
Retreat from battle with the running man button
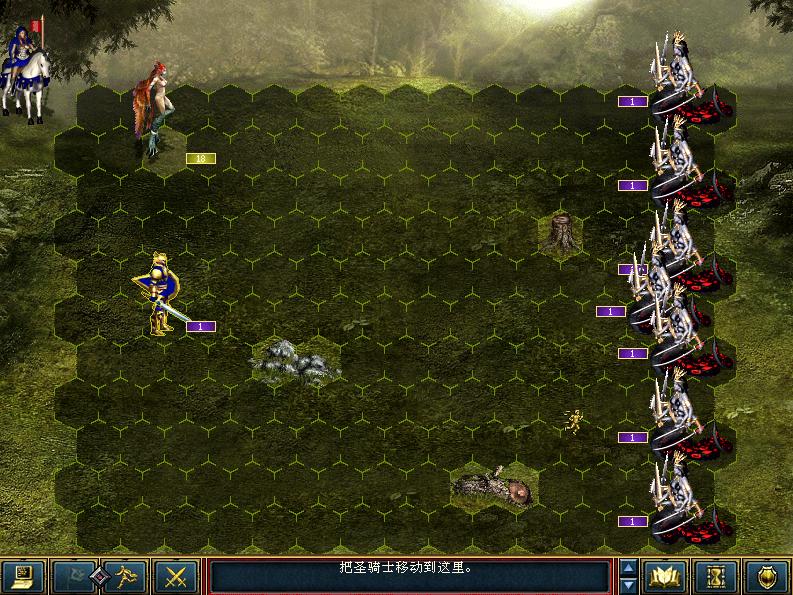coord(125,576)
